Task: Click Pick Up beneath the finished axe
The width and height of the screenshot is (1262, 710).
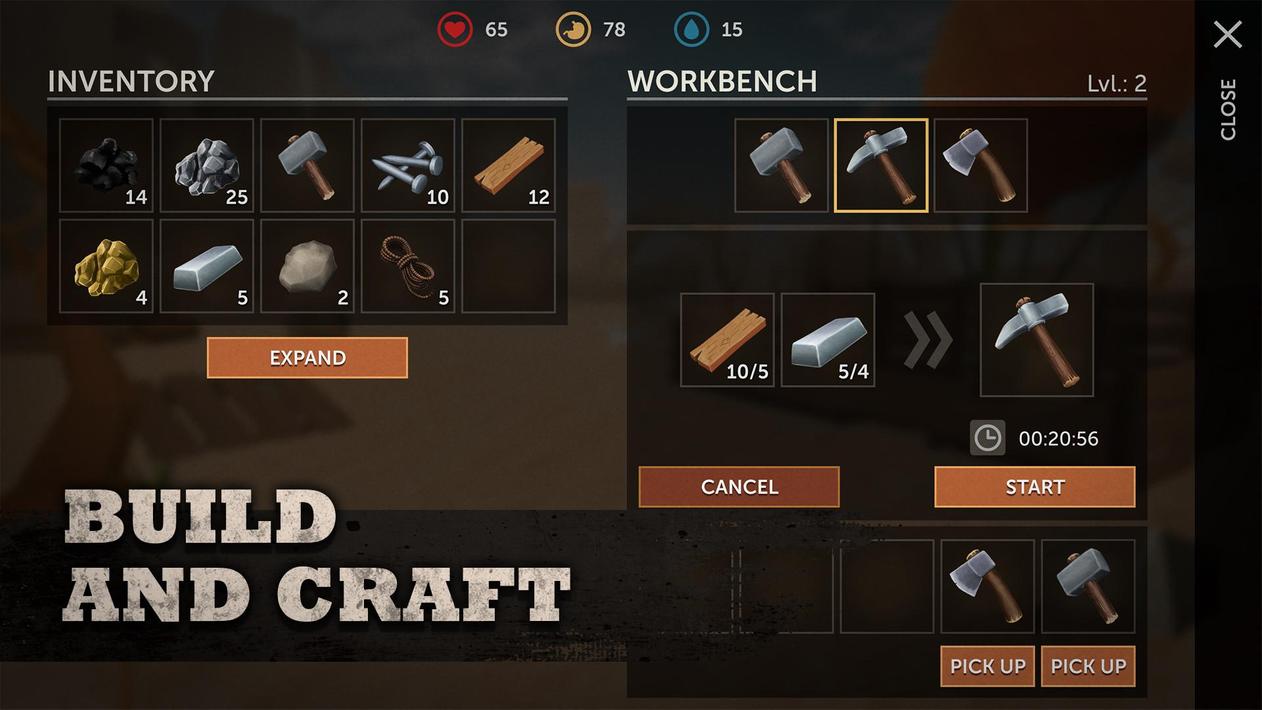Action: [x=987, y=666]
